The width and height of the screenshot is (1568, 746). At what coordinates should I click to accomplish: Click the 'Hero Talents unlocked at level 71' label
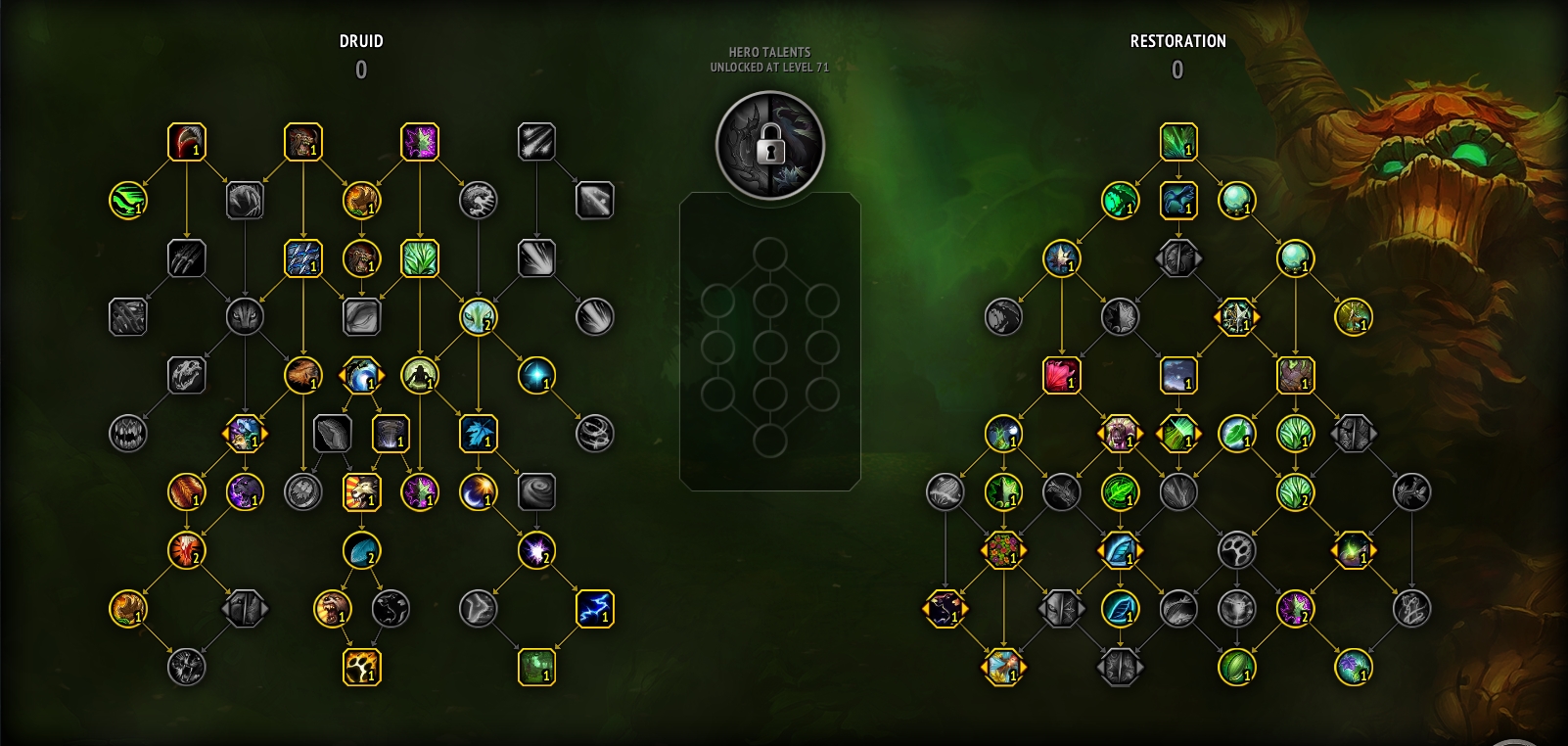click(x=770, y=60)
